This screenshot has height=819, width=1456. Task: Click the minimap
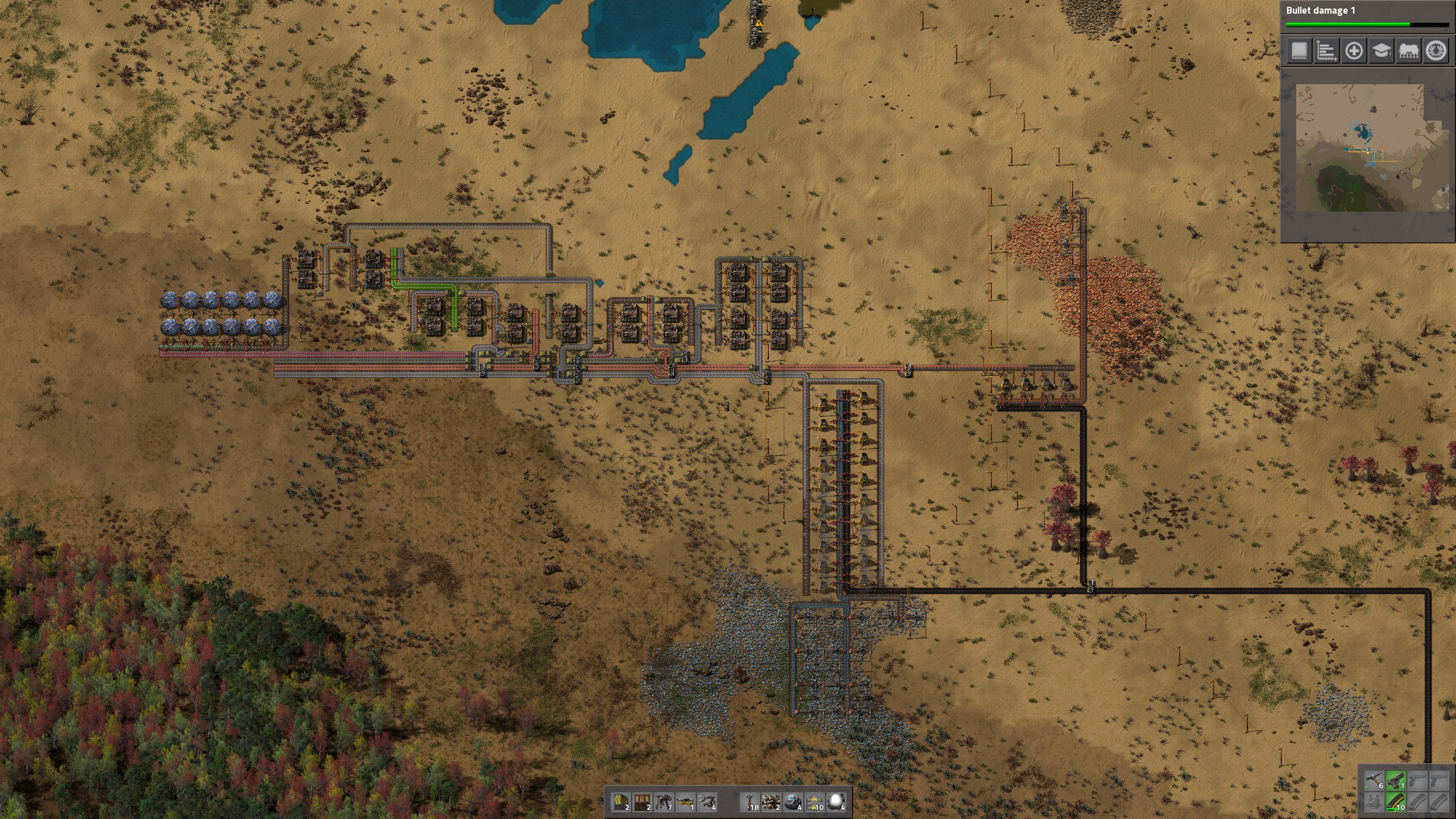(1366, 149)
